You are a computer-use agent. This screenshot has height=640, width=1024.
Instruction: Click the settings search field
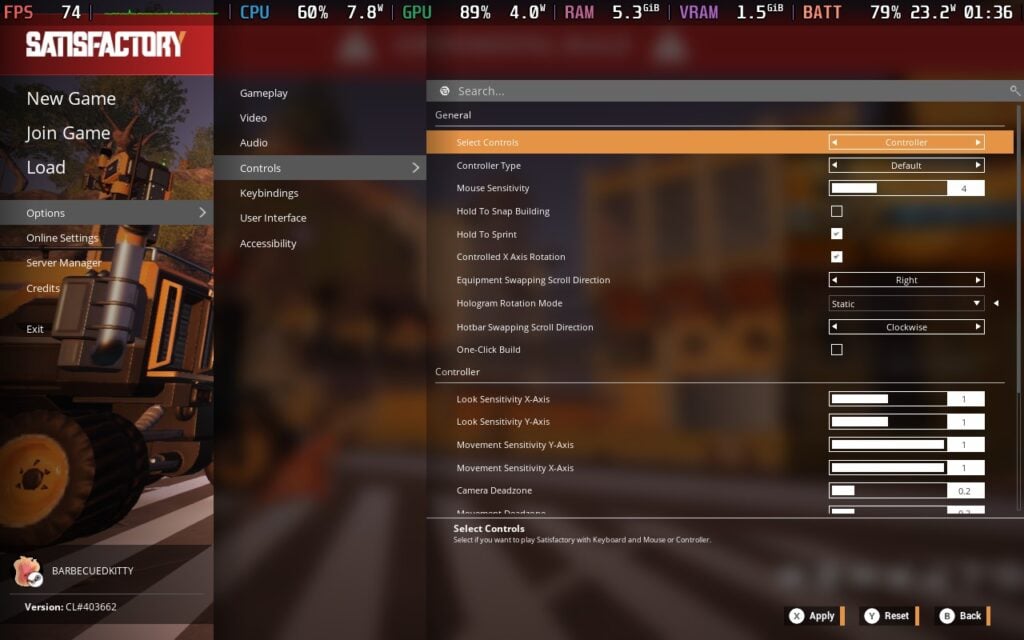(720, 91)
